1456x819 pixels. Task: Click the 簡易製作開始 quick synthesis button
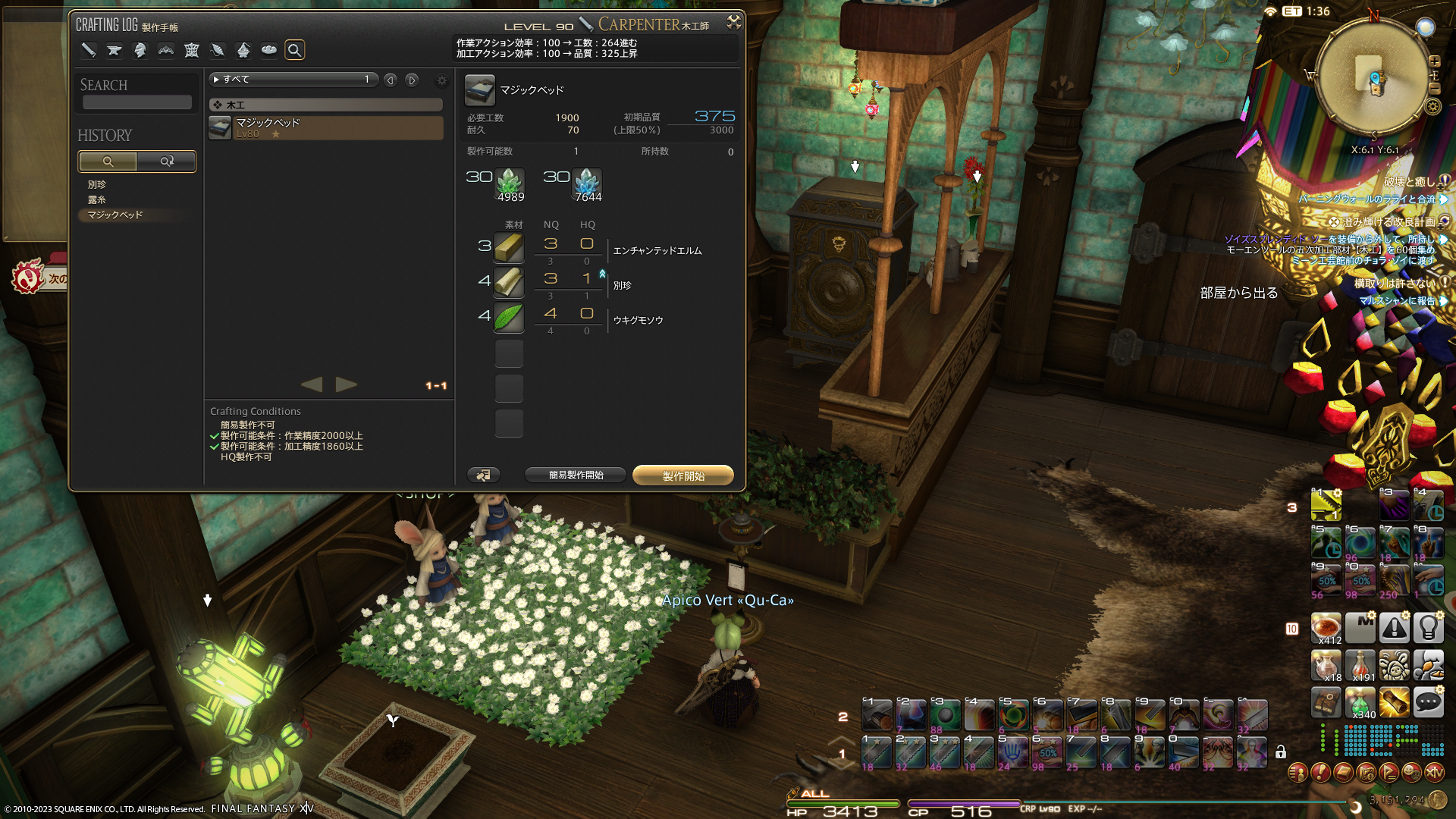pos(576,475)
